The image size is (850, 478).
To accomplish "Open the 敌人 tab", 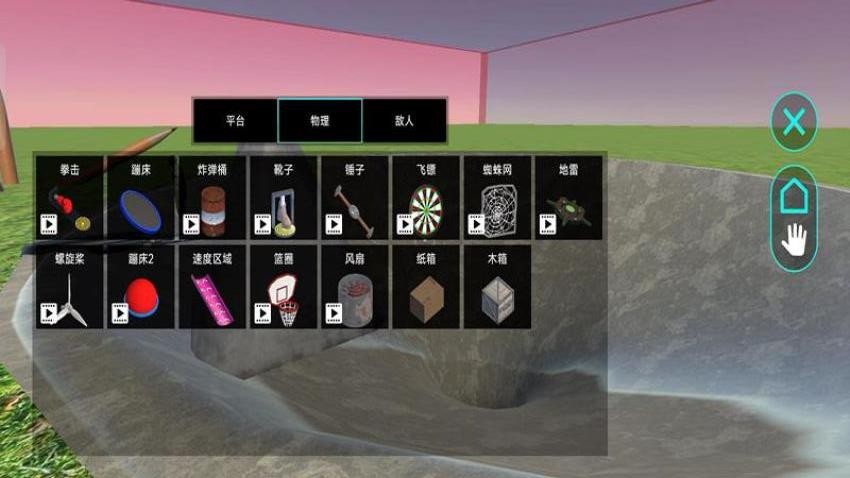I will [404, 121].
